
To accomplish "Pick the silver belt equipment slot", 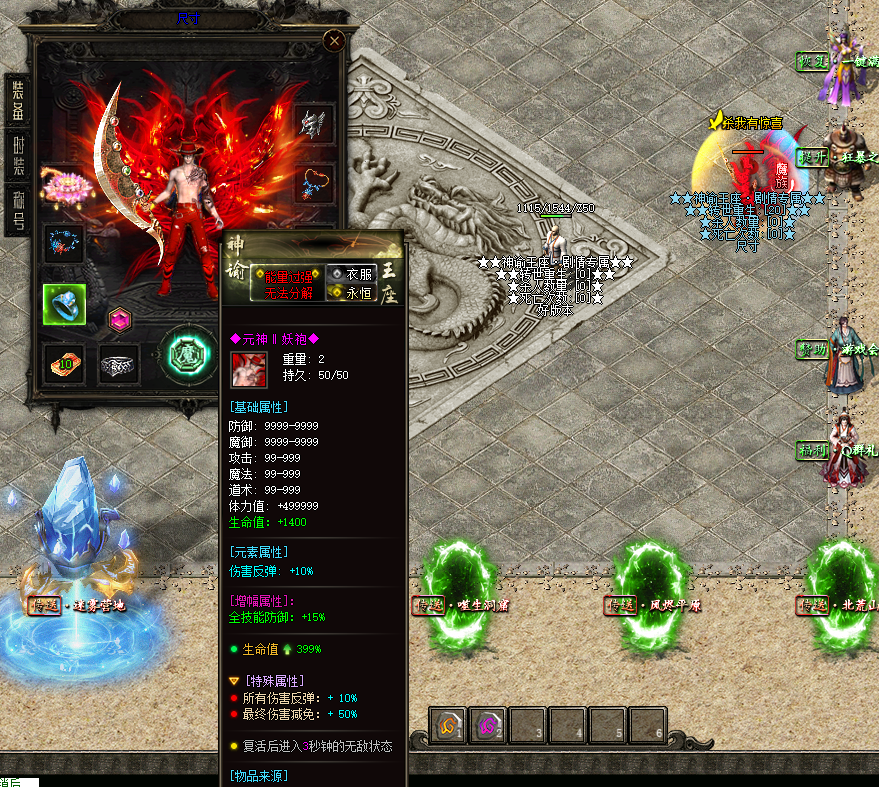I will pyautogui.click(x=119, y=365).
